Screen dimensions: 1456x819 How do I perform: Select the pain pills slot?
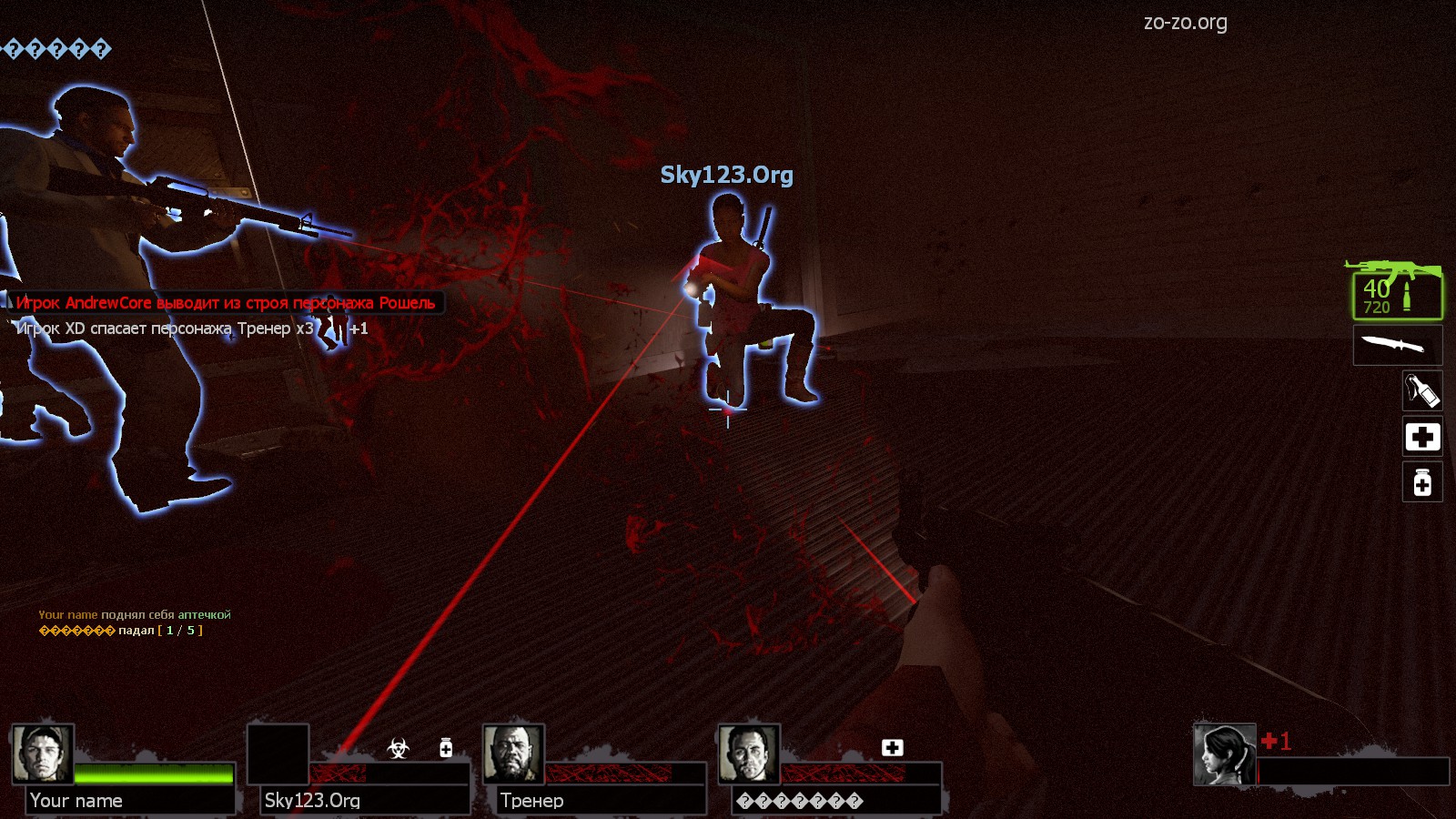tap(1421, 482)
